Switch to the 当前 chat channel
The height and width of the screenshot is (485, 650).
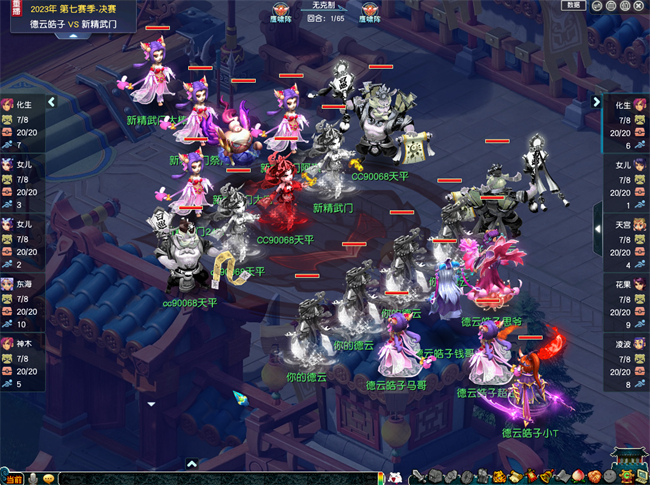(x=10, y=478)
